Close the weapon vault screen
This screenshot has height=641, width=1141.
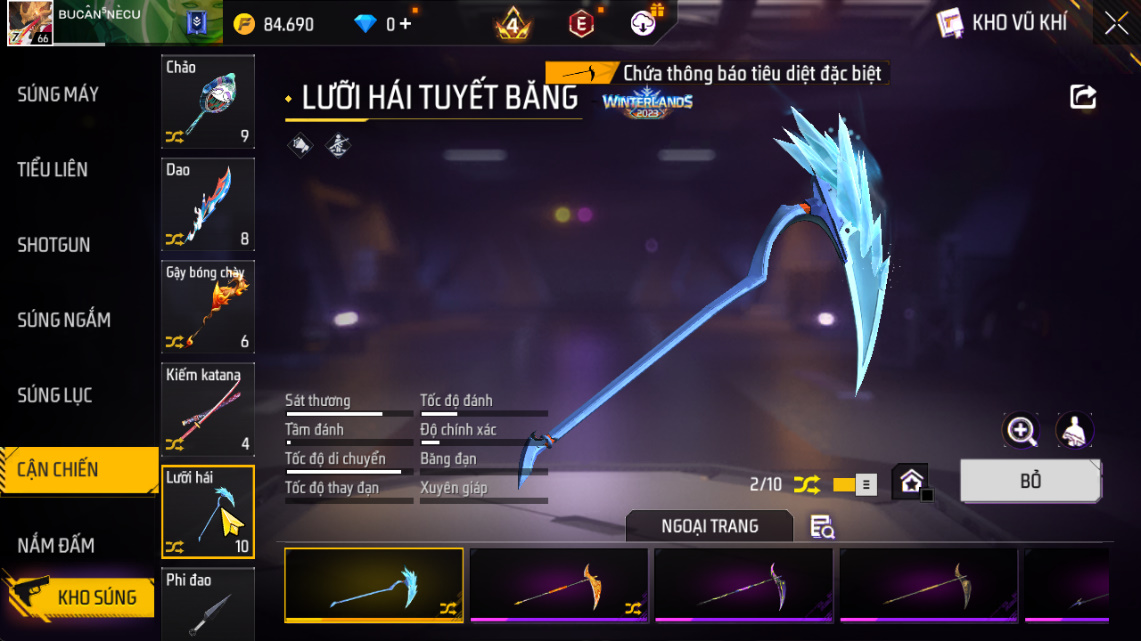(1116, 23)
